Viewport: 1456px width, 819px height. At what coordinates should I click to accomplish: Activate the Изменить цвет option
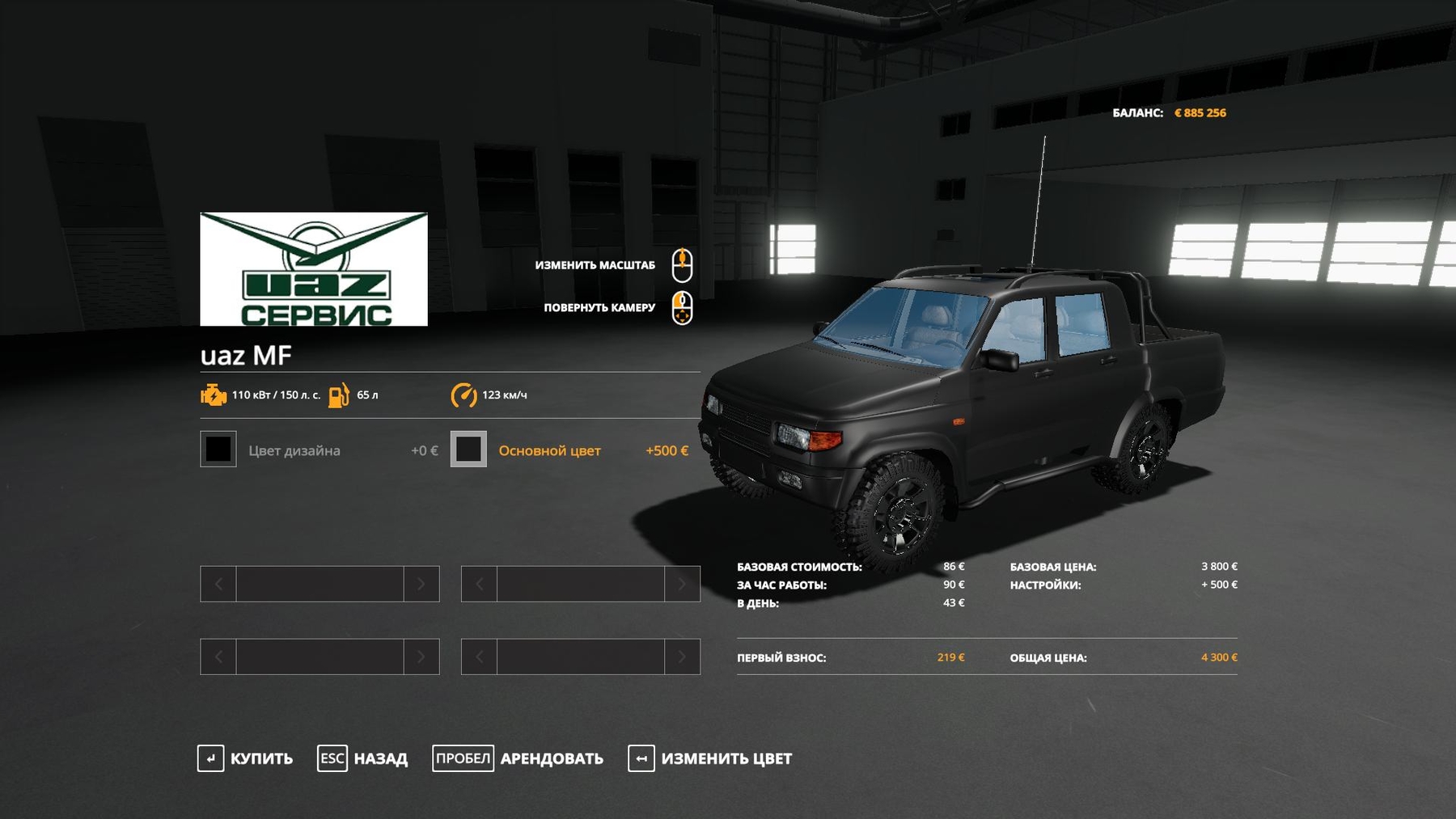(710, 758)
